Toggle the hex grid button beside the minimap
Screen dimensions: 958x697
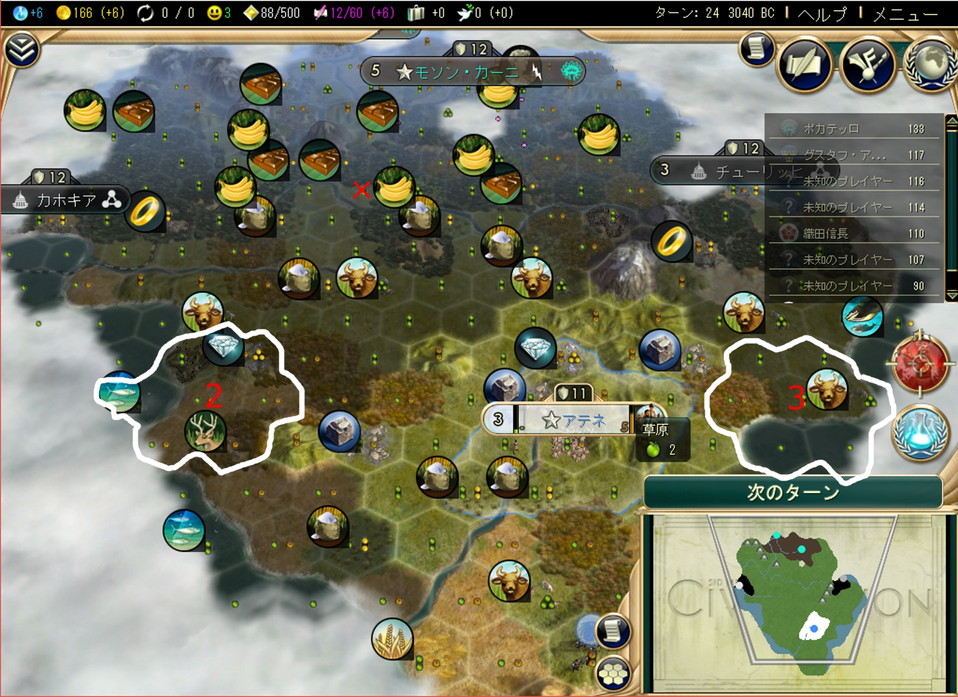[612, 673]
